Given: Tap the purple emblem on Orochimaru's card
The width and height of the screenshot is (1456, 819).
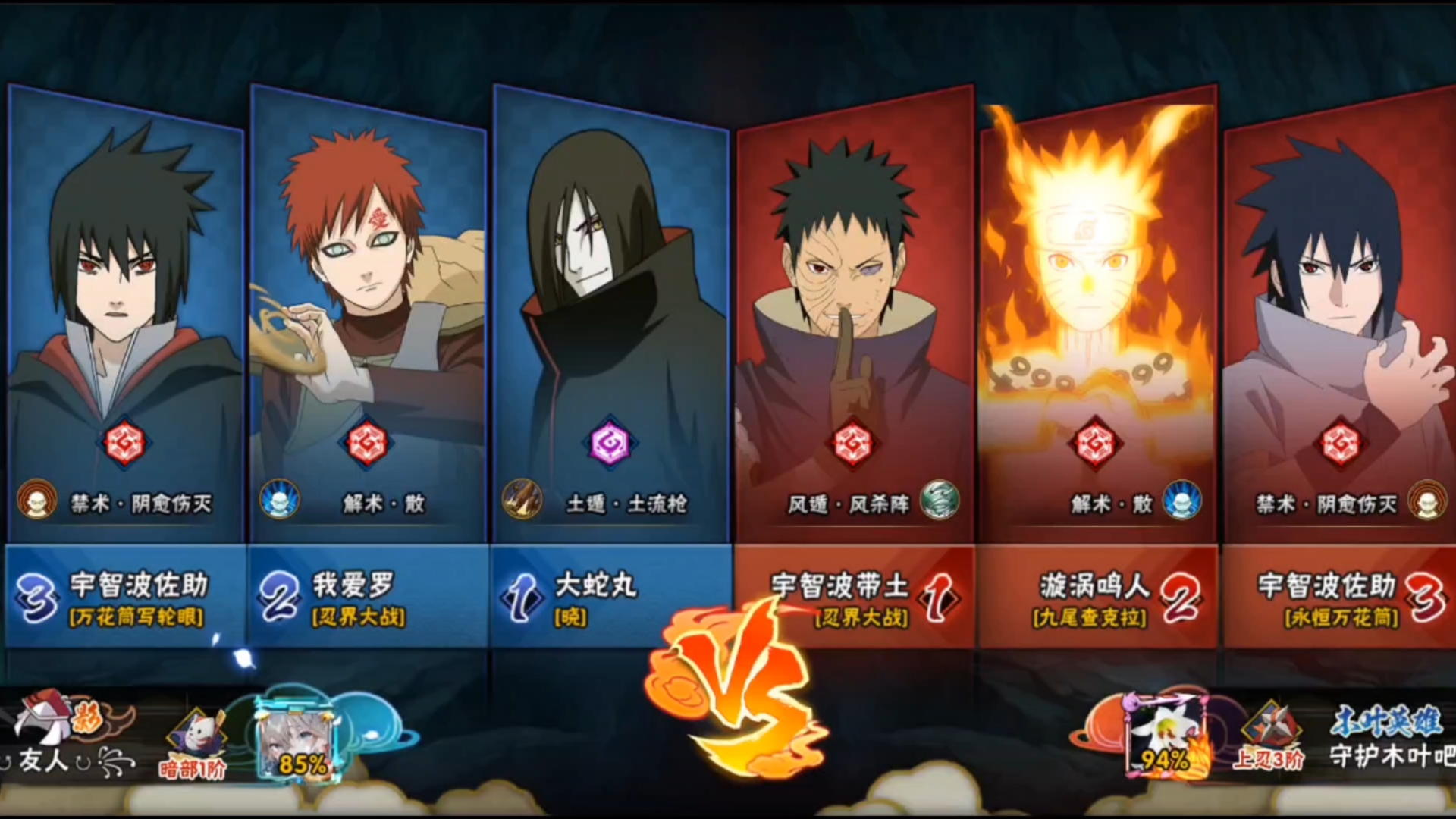Looking at the screenshot, I should pyautogui.click(x=610, y=443).
